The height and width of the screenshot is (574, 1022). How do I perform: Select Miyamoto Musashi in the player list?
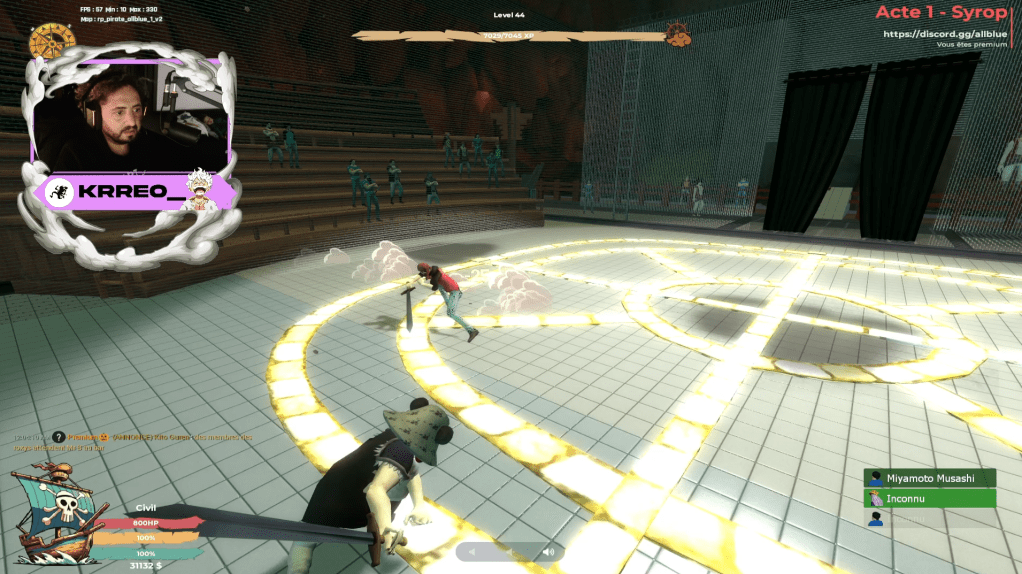[930, 478]
